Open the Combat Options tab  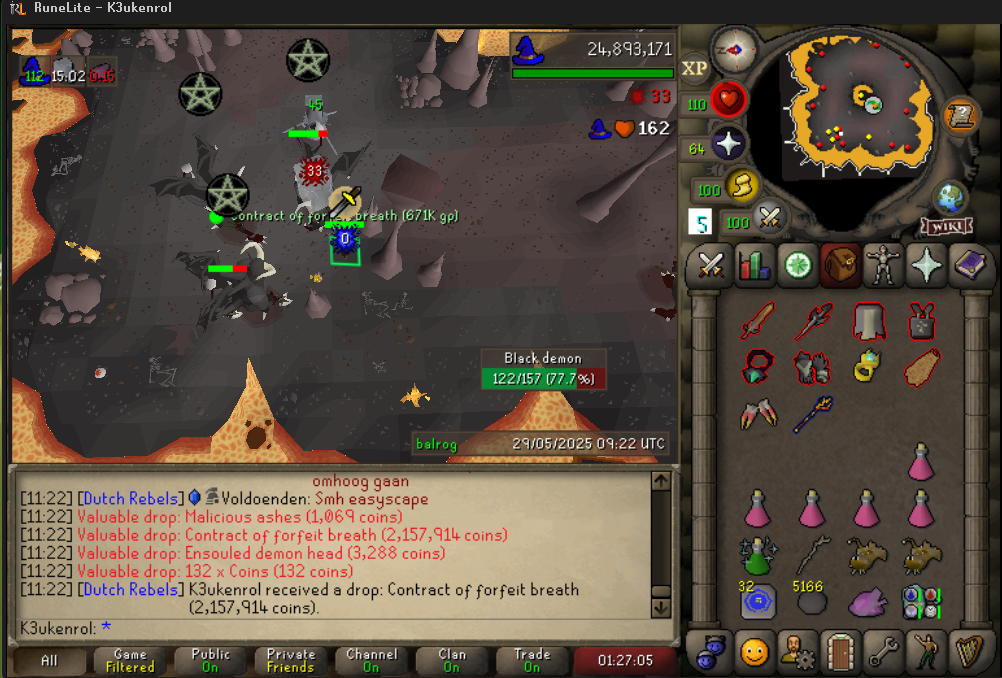(711, 266)
